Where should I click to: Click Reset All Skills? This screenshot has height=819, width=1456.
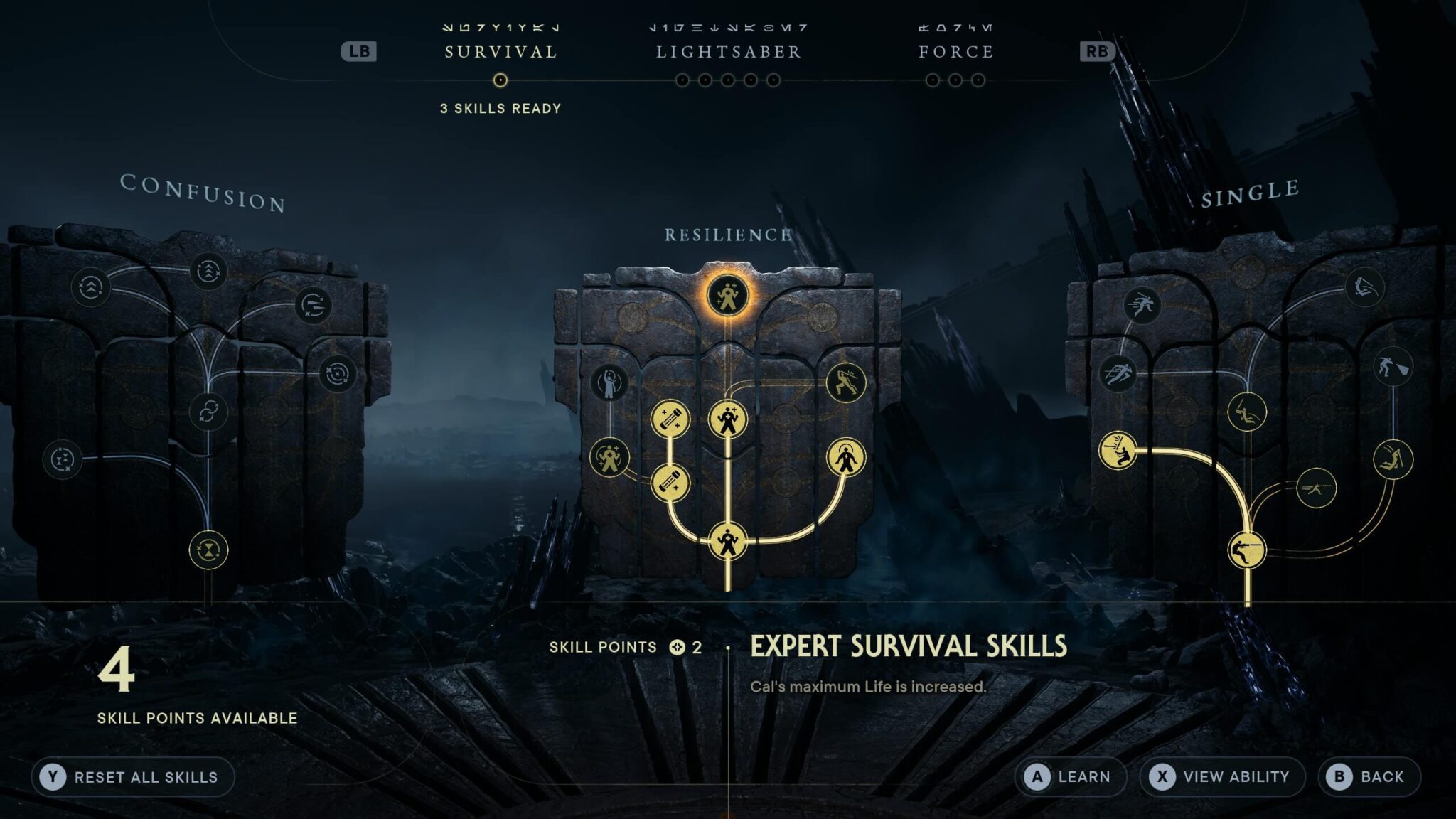[133, 777]
